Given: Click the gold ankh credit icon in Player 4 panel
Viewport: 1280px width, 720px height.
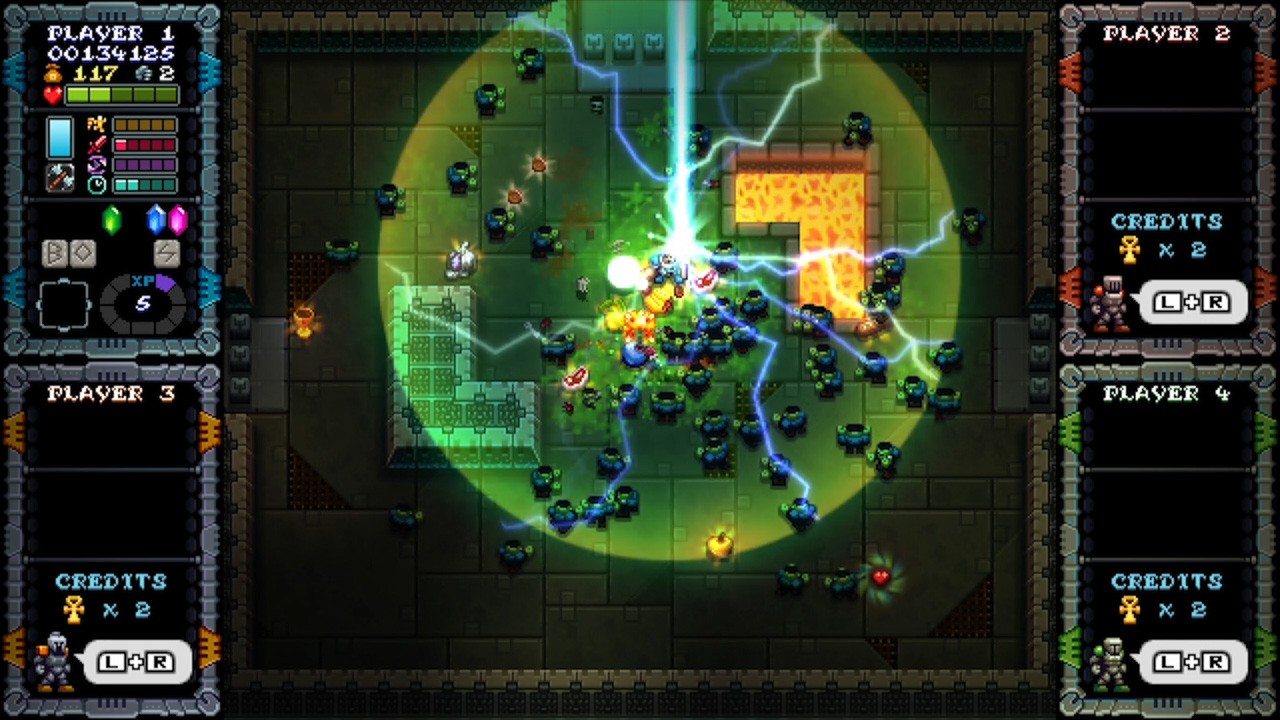Looking at the screenshot, I should point(1129,610).
